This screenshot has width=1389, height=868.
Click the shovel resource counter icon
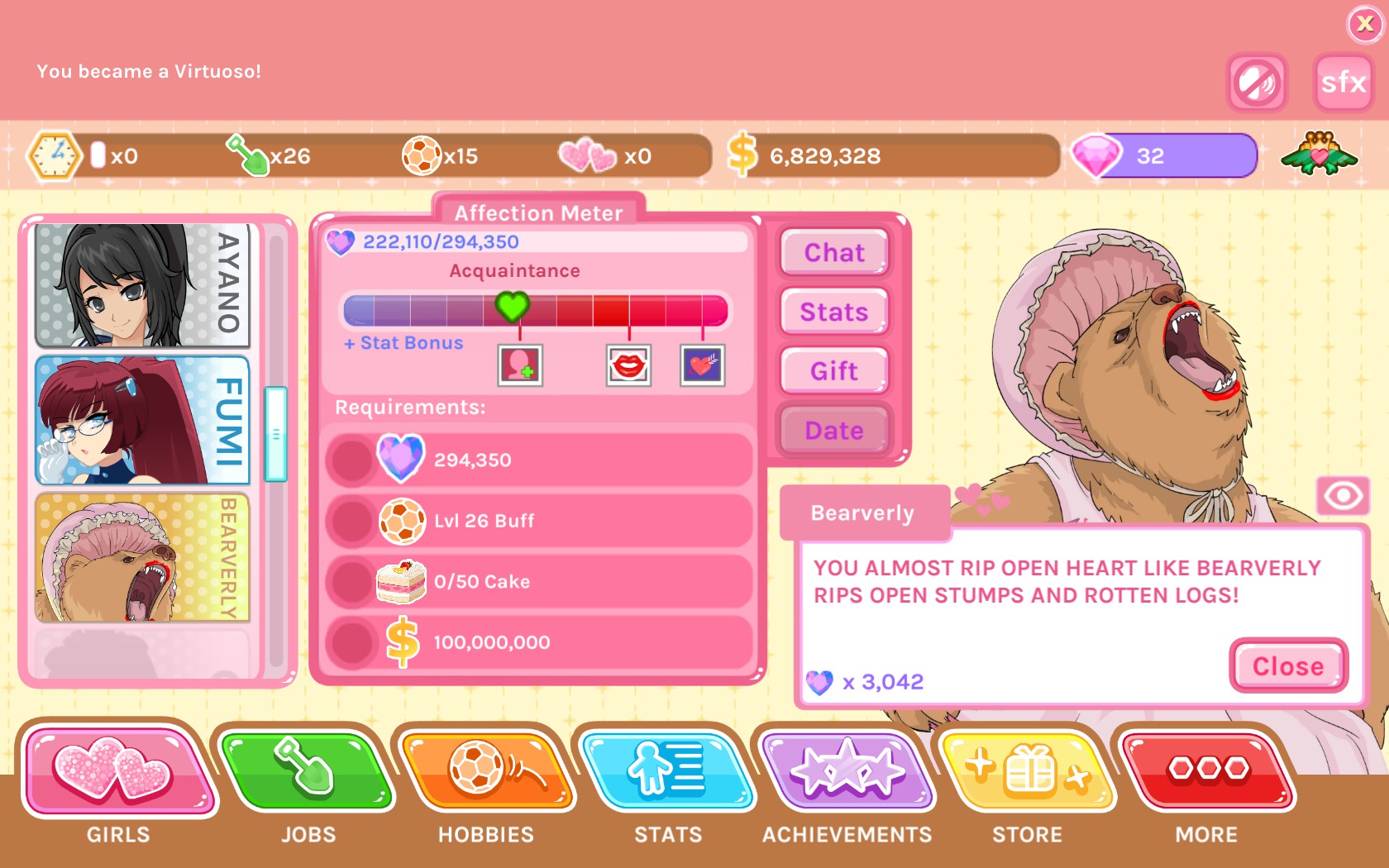coord(246,155)
